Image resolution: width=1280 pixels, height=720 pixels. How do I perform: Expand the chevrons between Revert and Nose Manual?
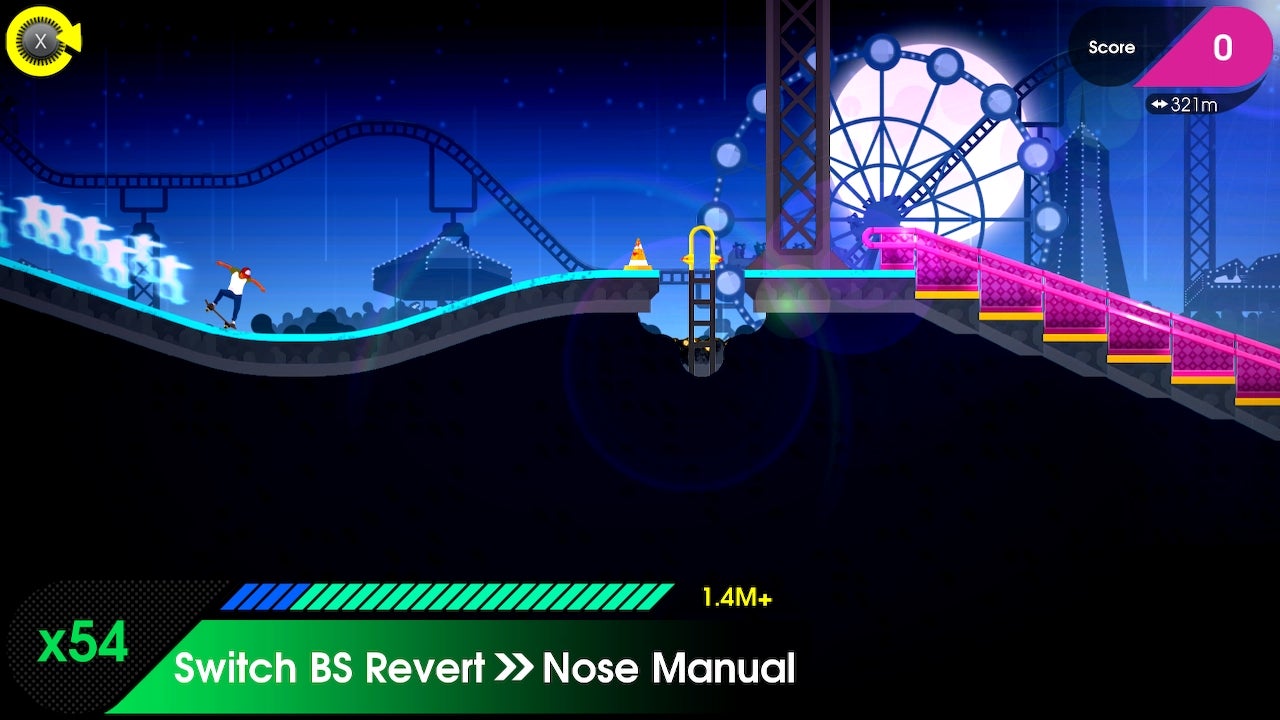point(513,668)
